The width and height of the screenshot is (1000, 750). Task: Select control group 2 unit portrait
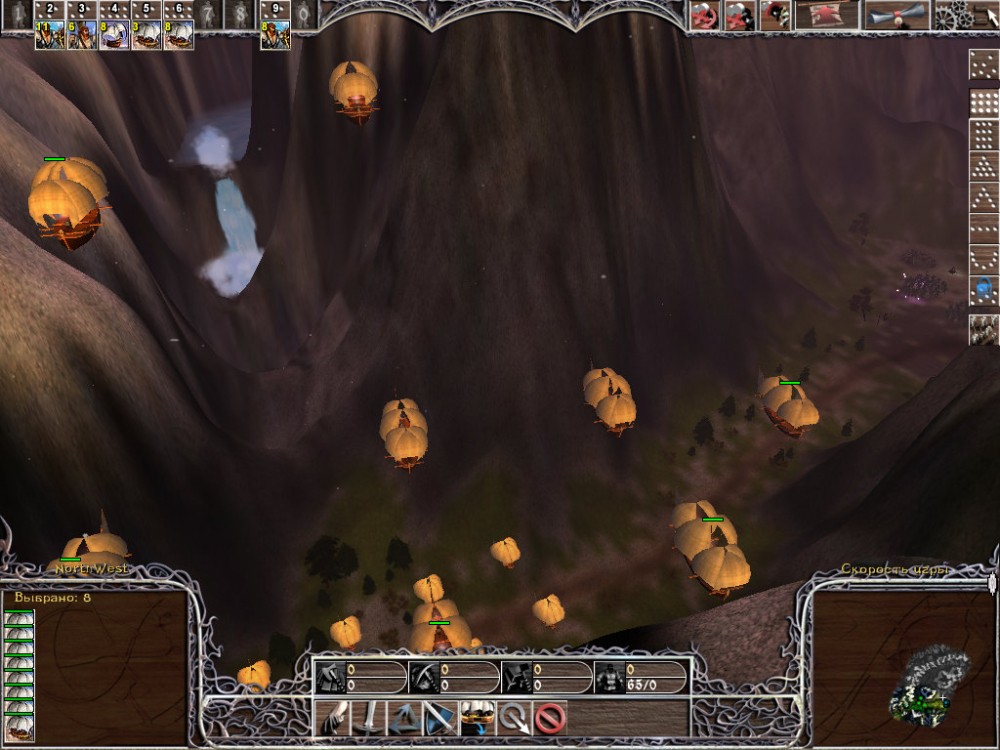[49, 35]
